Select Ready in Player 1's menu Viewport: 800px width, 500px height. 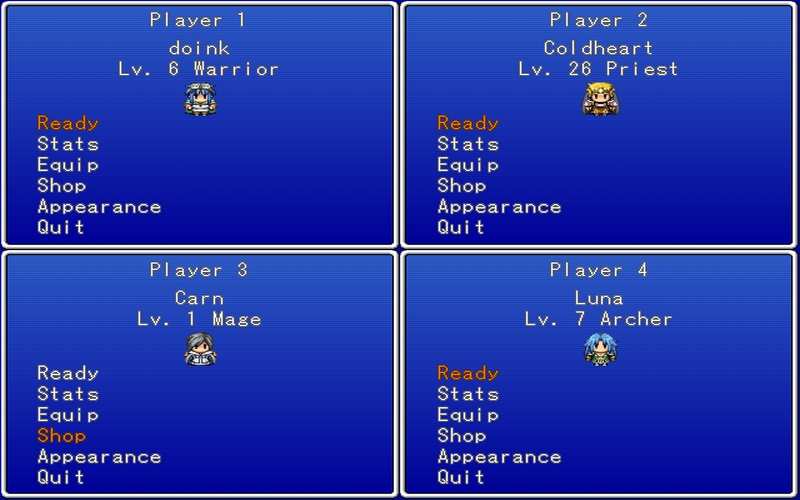click(x=68, y=123)
